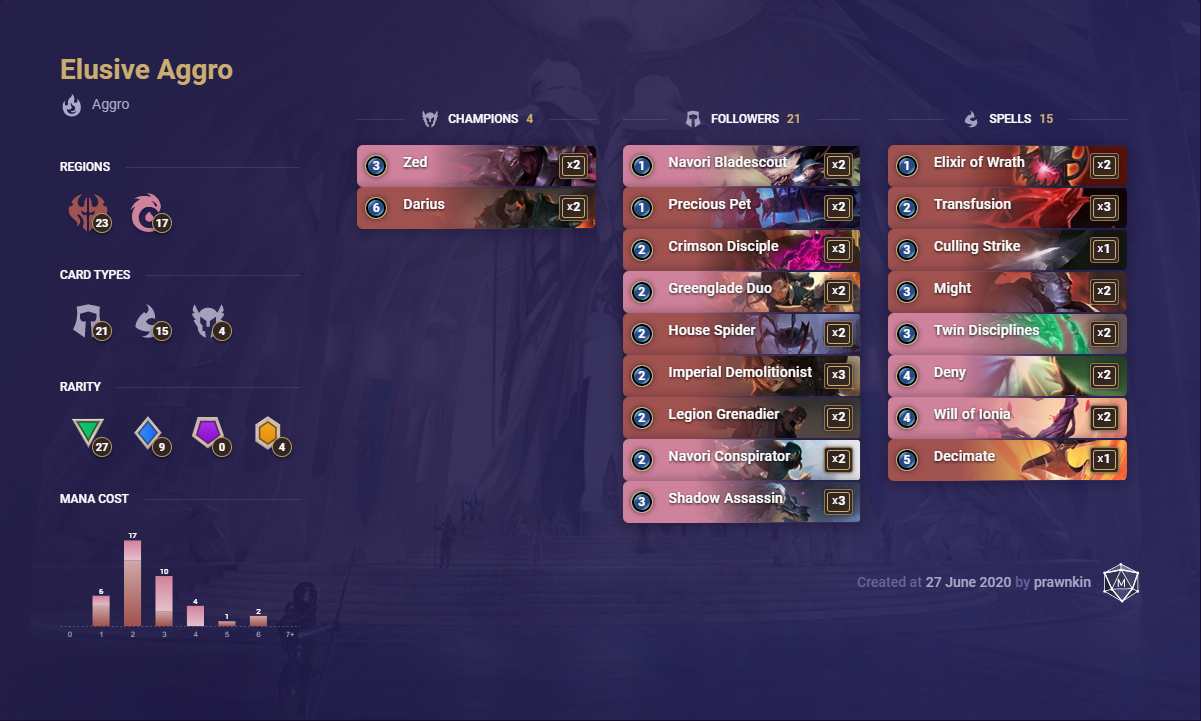
Task: Choose the Legion Grenadier follower
Action: [741, 418]
